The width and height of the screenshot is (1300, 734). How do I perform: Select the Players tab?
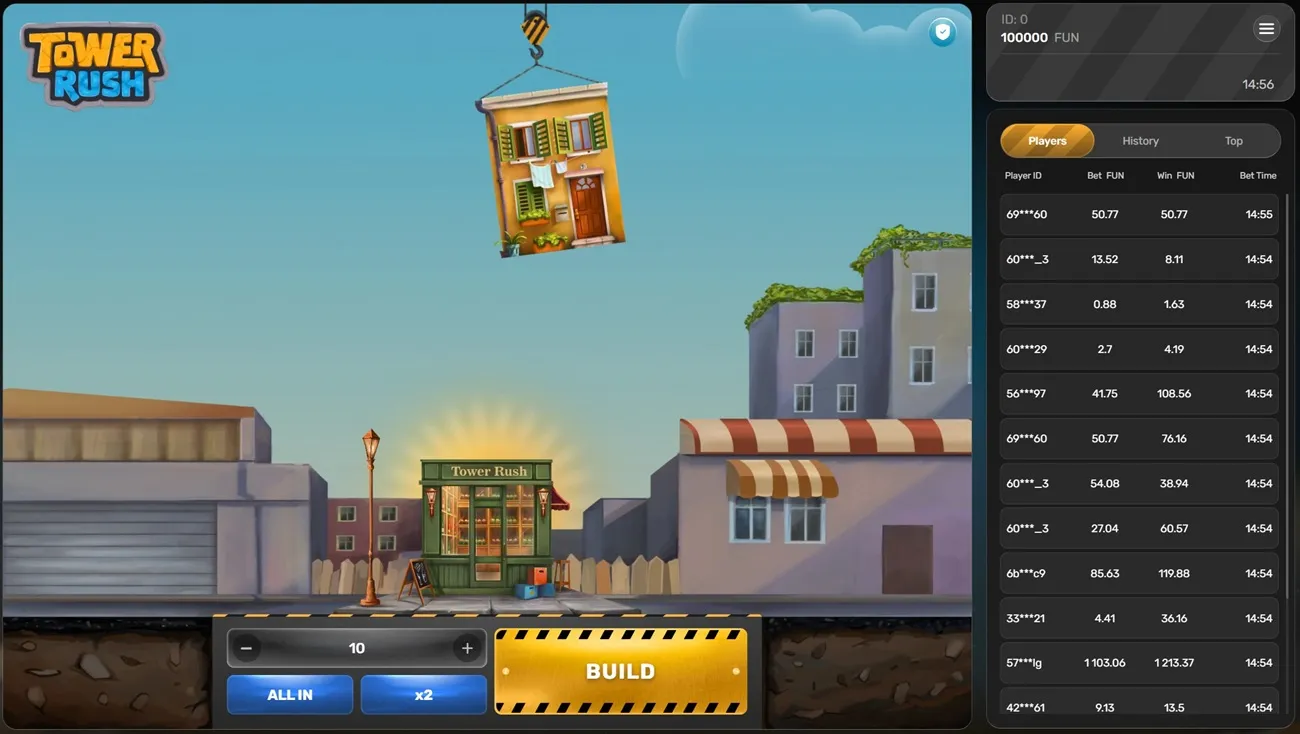[1047, 140]
